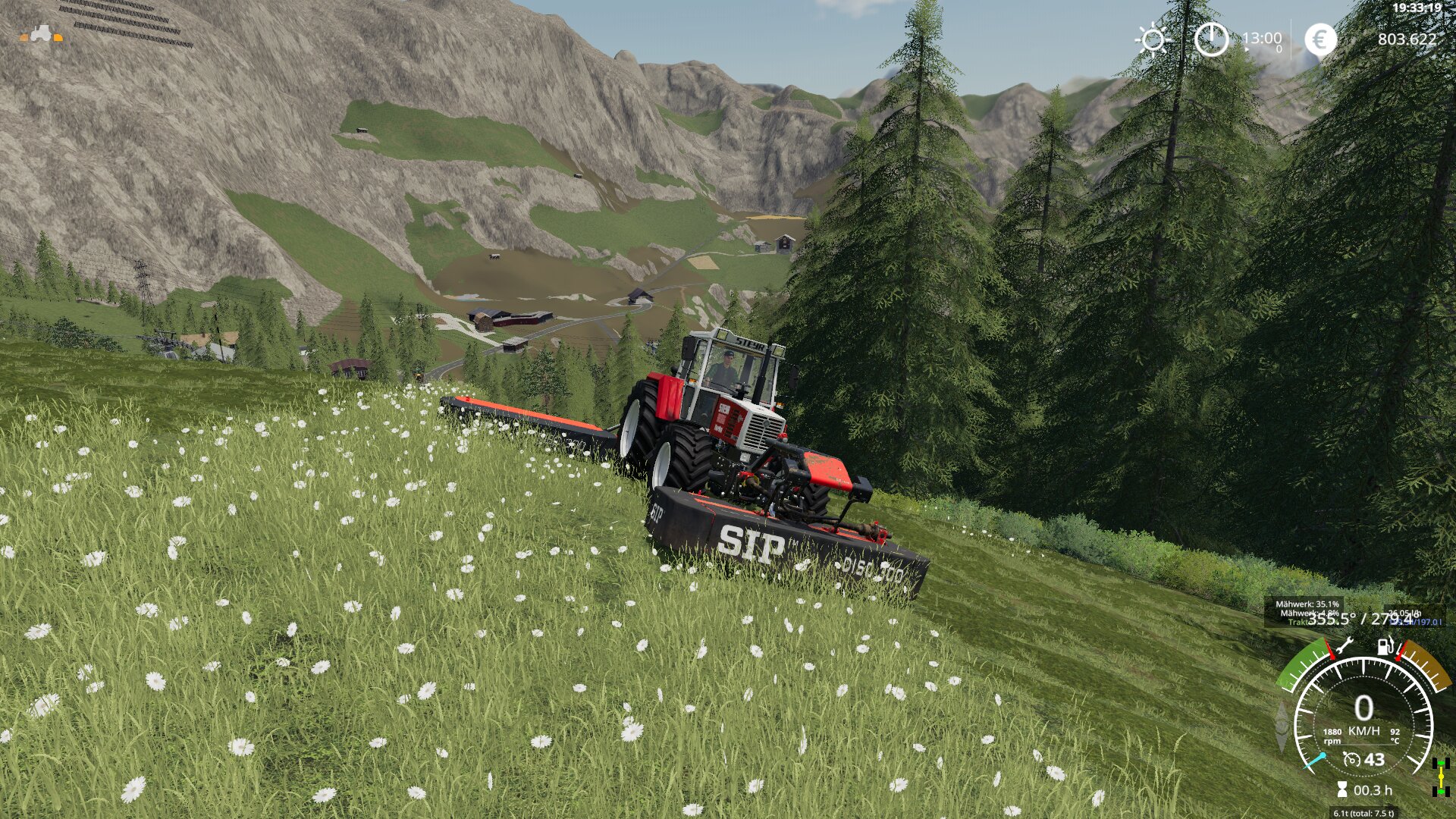Click the fuel pump gauge icon
Viewport: 1456px width, 819px height.
(x=1385, y=646)
